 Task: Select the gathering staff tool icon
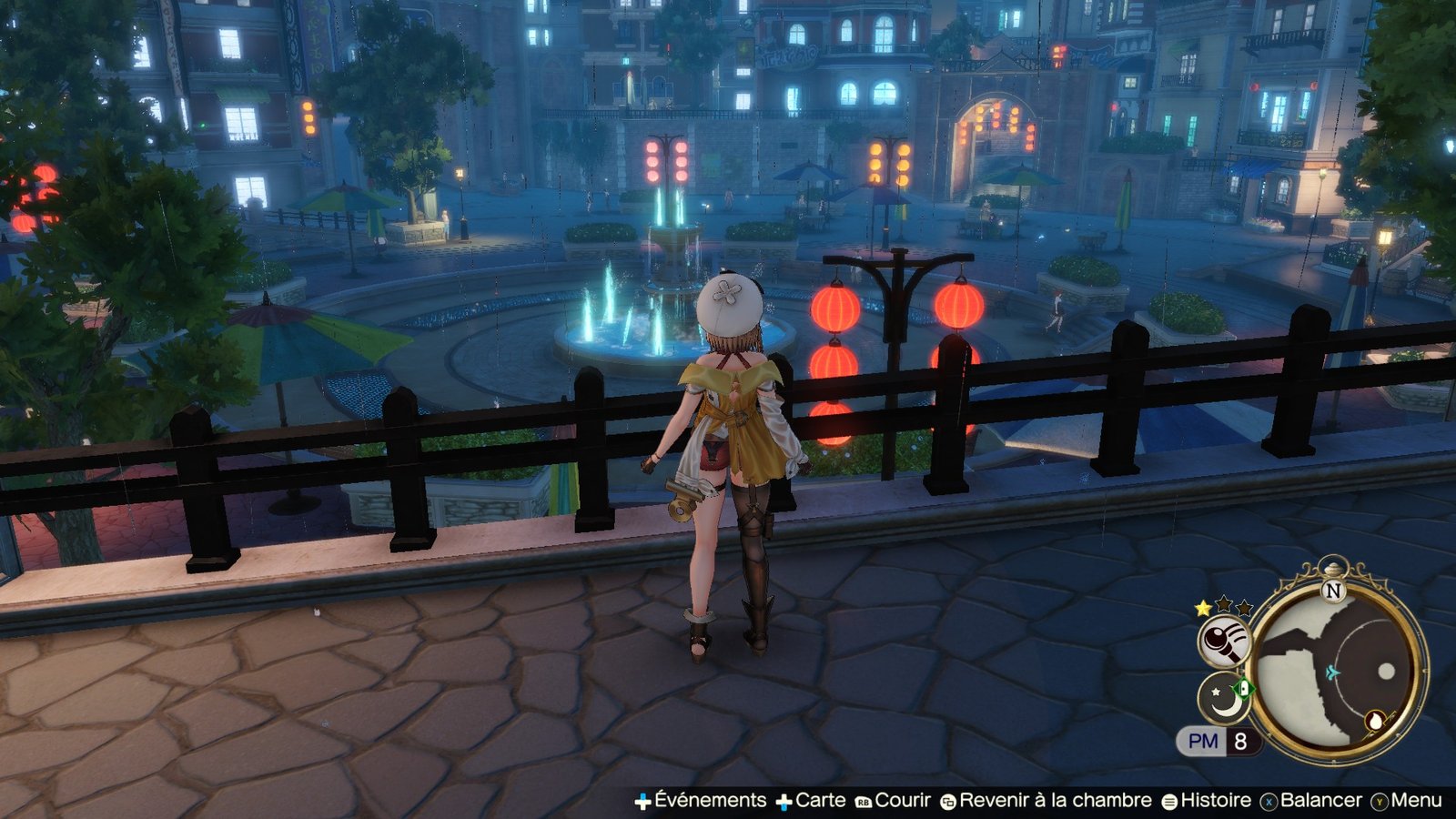(1224, 642)
